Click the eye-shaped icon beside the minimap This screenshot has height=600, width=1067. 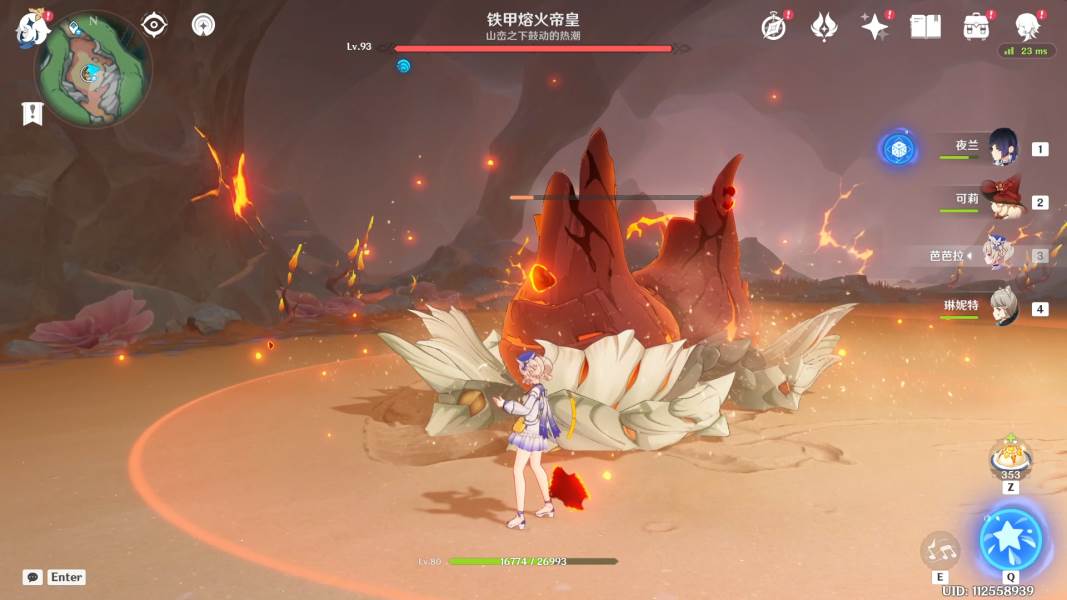pos(154,25)
